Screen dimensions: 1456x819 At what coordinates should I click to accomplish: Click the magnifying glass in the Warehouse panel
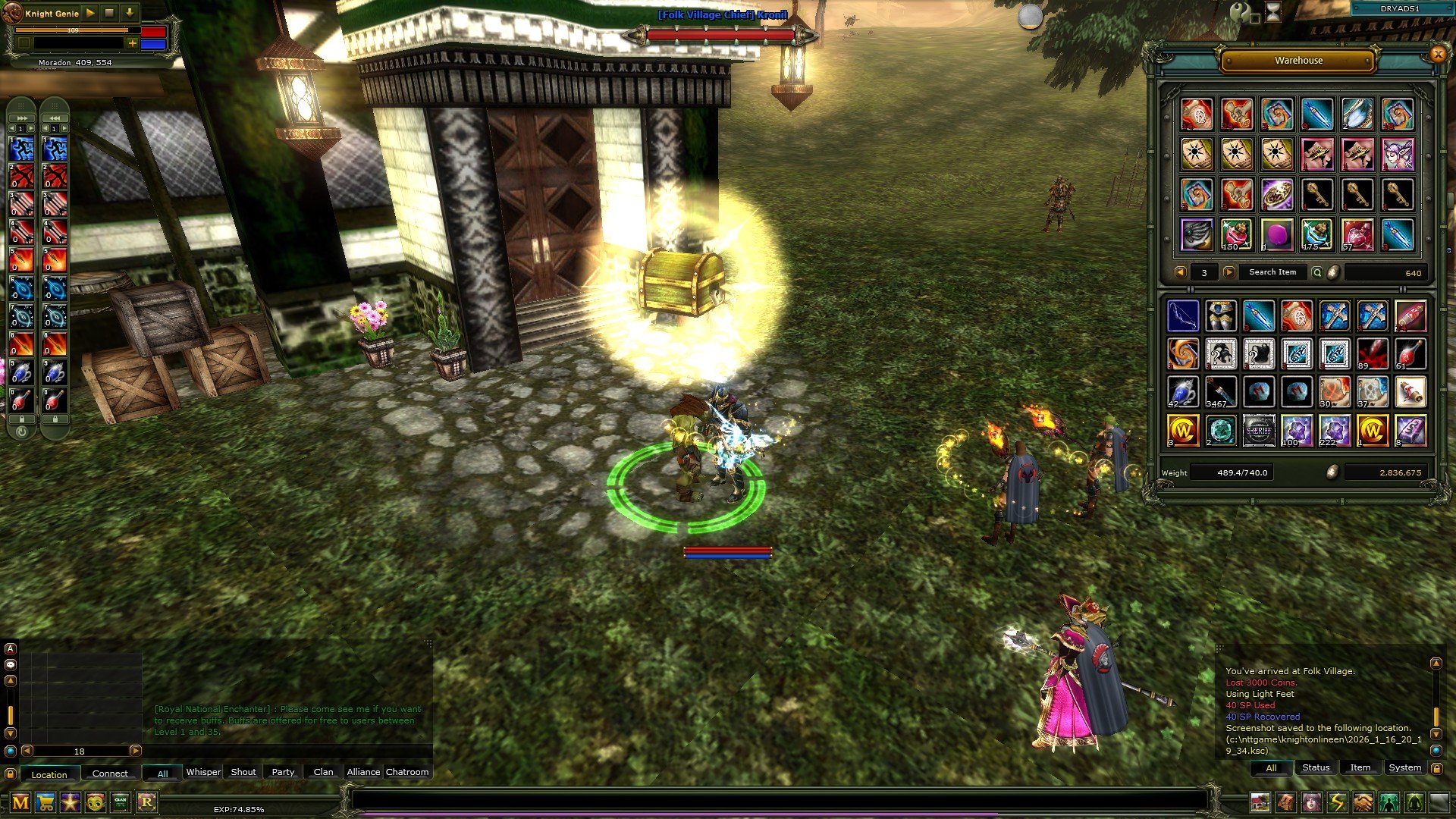click(x=1316, y=273)
